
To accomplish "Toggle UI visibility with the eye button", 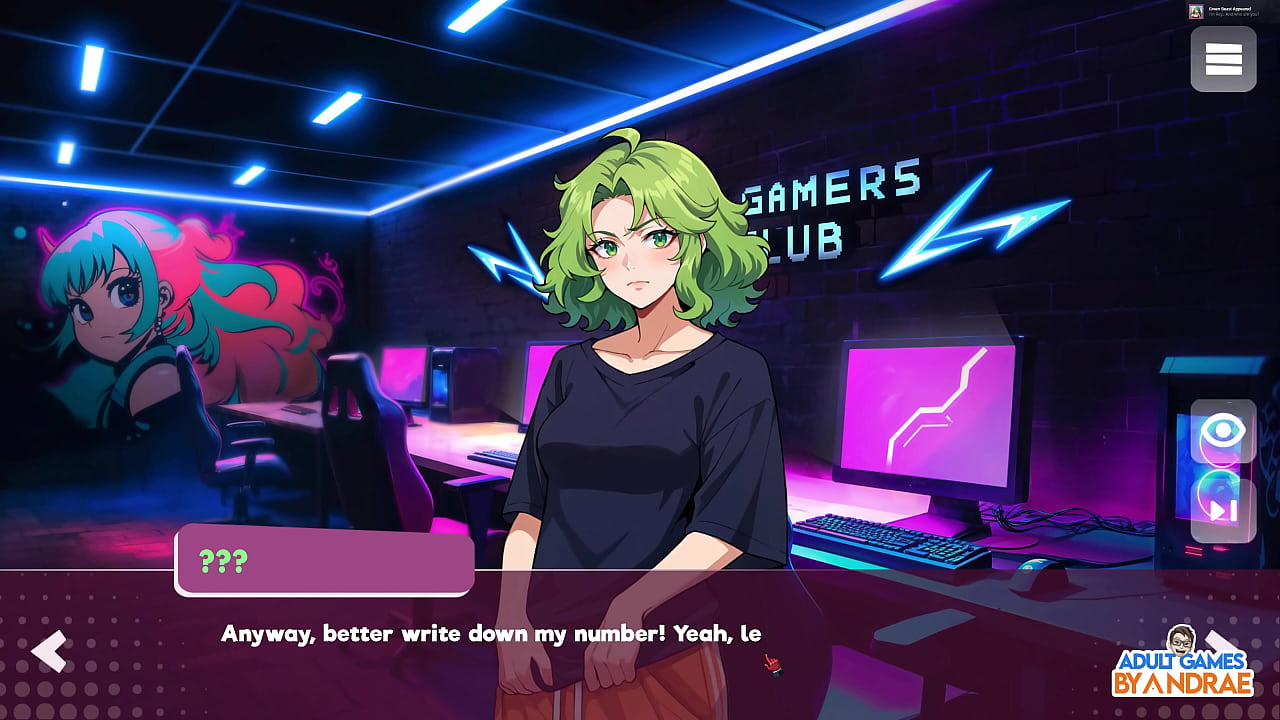I will [x=1222, y=432].
